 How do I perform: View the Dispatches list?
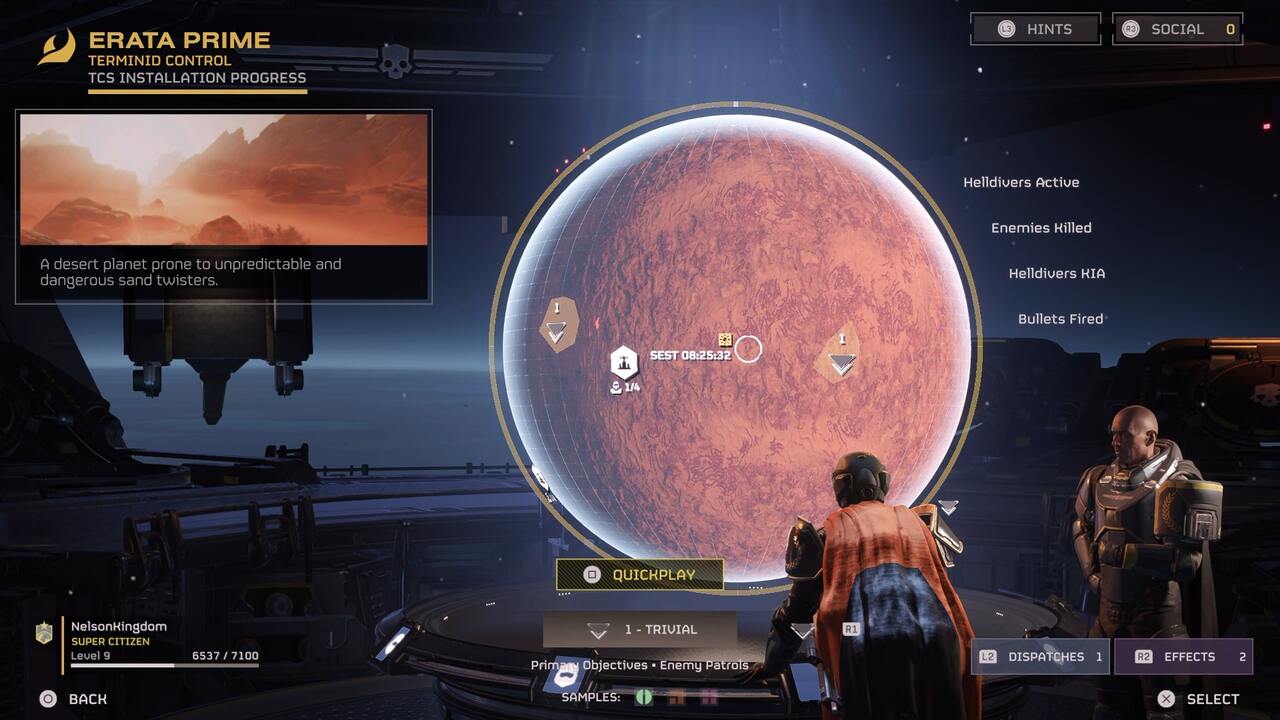(x=1040, y=657)
